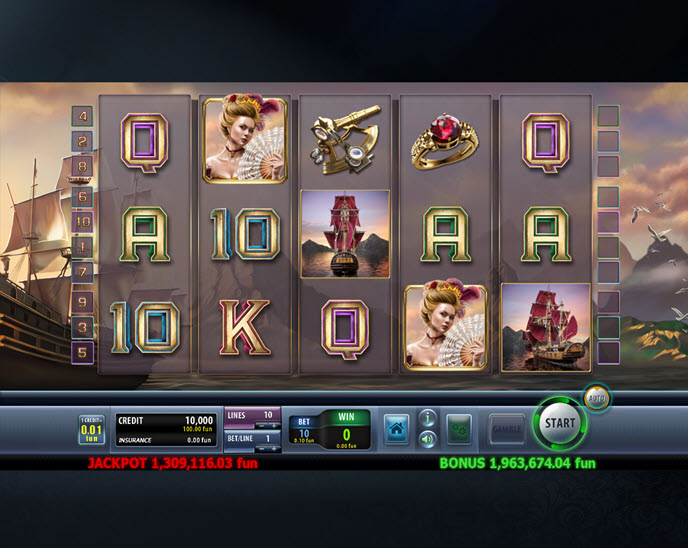Click payline number 9 marker
Viewport: 688px width, 548px height.
[x=83, y=299]
